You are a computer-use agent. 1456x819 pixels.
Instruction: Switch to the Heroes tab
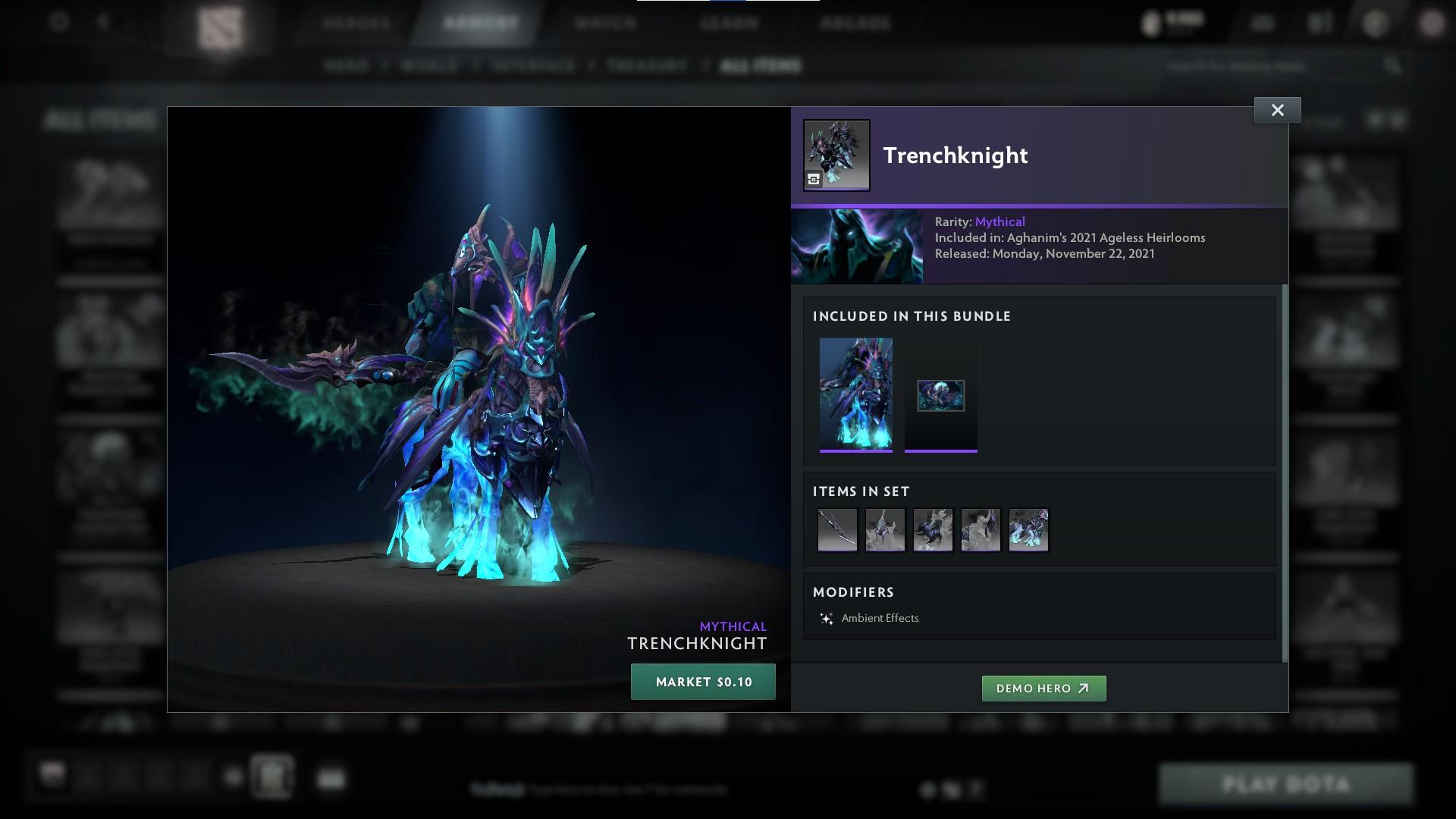tap(356, 23)
